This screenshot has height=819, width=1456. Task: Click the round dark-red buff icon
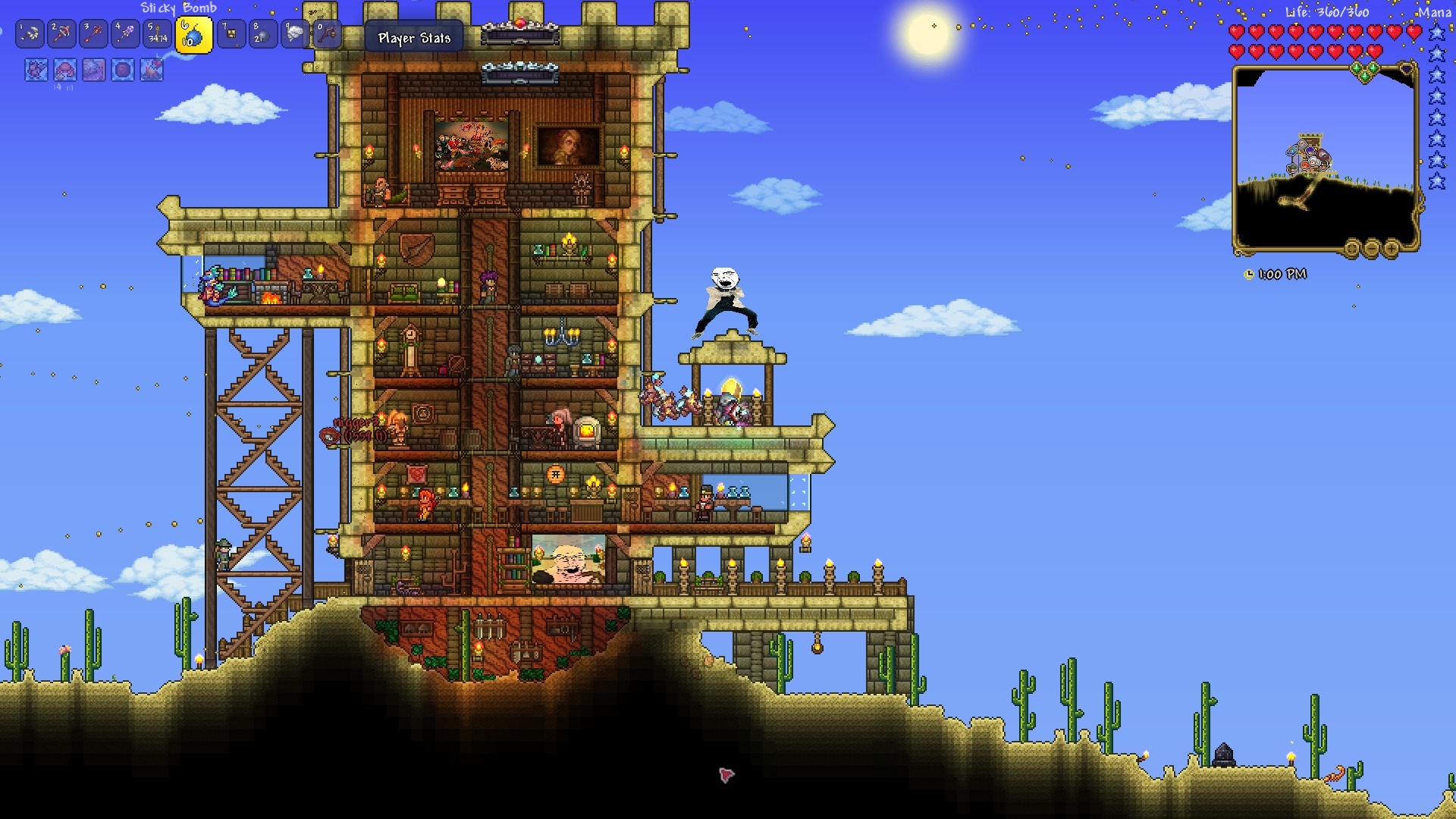(123, 71)
